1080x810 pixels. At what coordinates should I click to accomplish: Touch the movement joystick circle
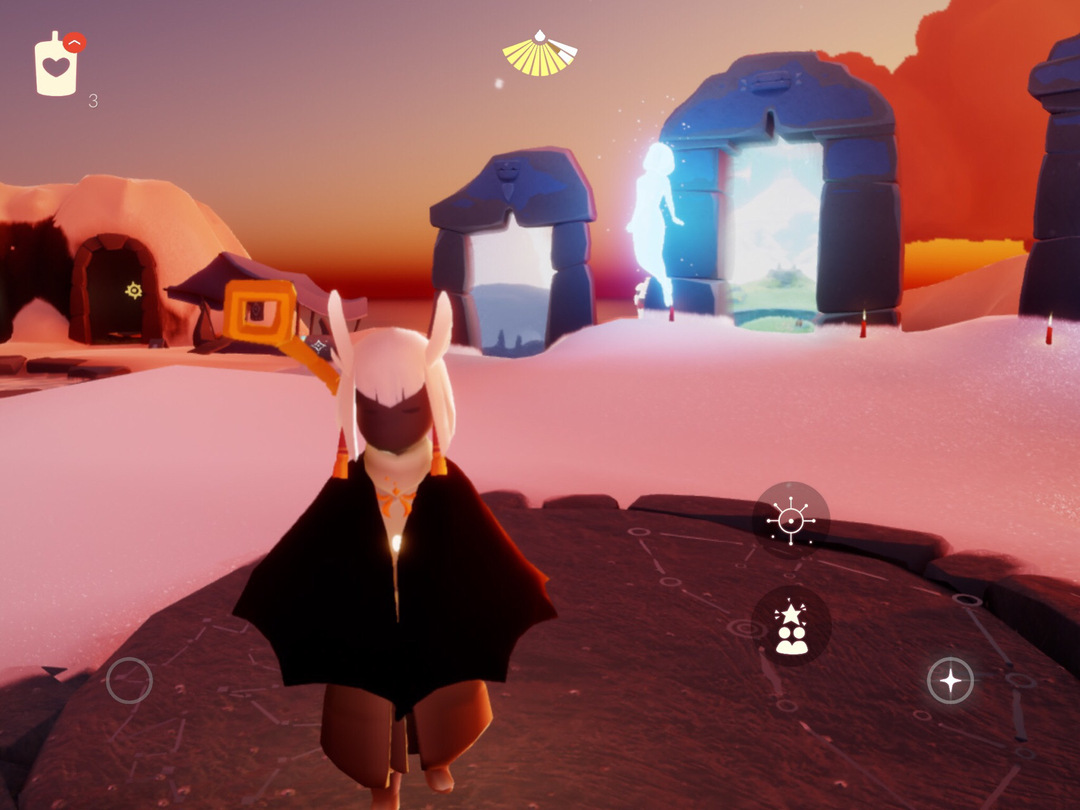[129, 681]
